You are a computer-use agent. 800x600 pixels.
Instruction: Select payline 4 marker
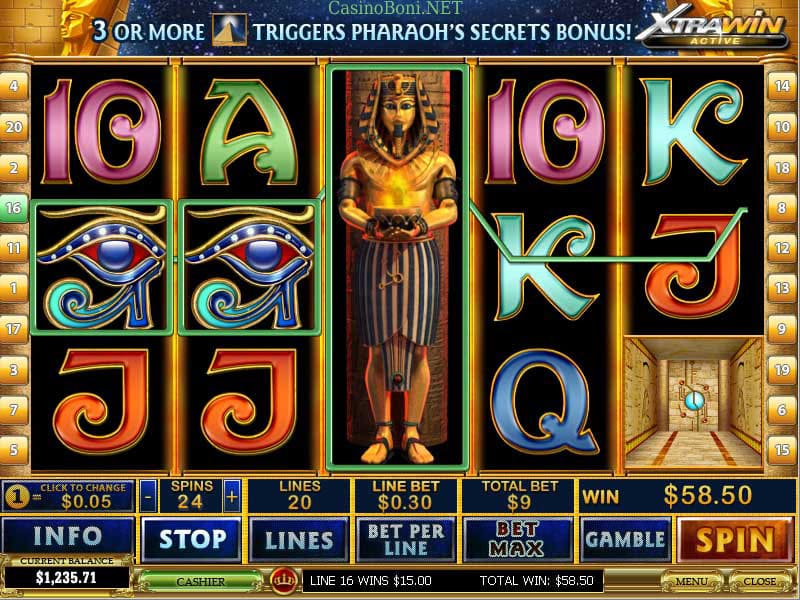click(x=14, y=86)
